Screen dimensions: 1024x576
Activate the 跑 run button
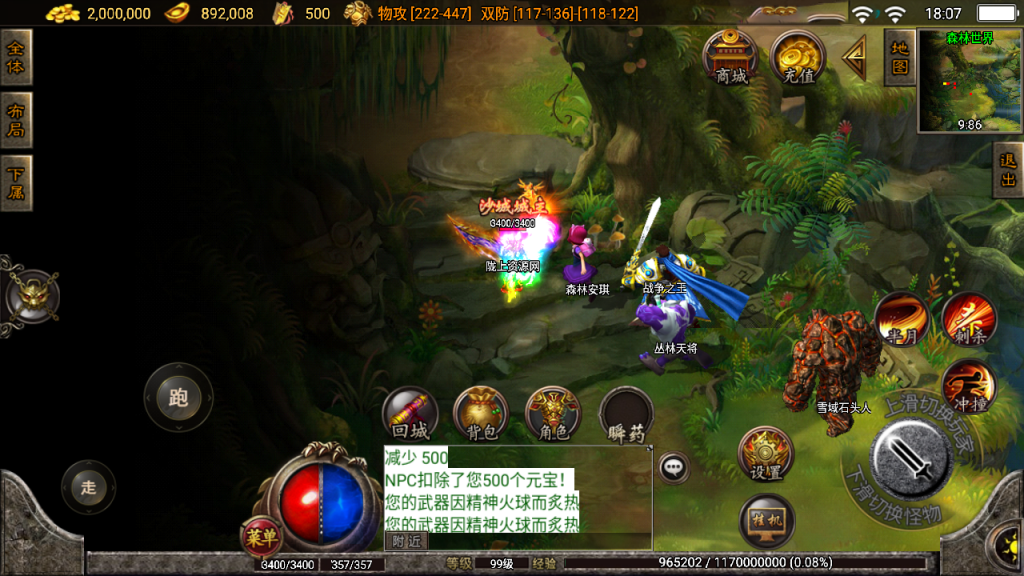tap(178, 398)
